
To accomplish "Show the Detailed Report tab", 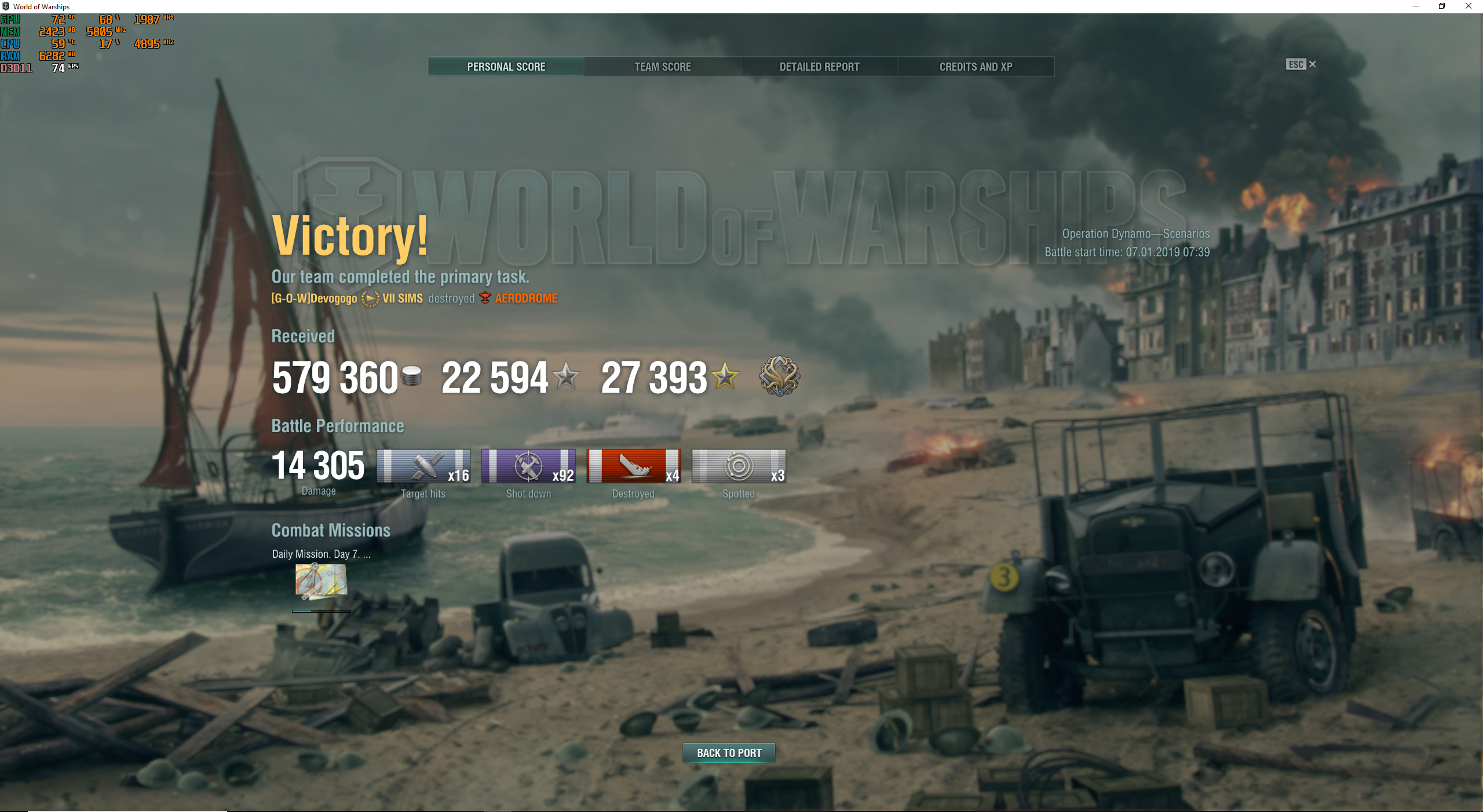I will point(819,67).
